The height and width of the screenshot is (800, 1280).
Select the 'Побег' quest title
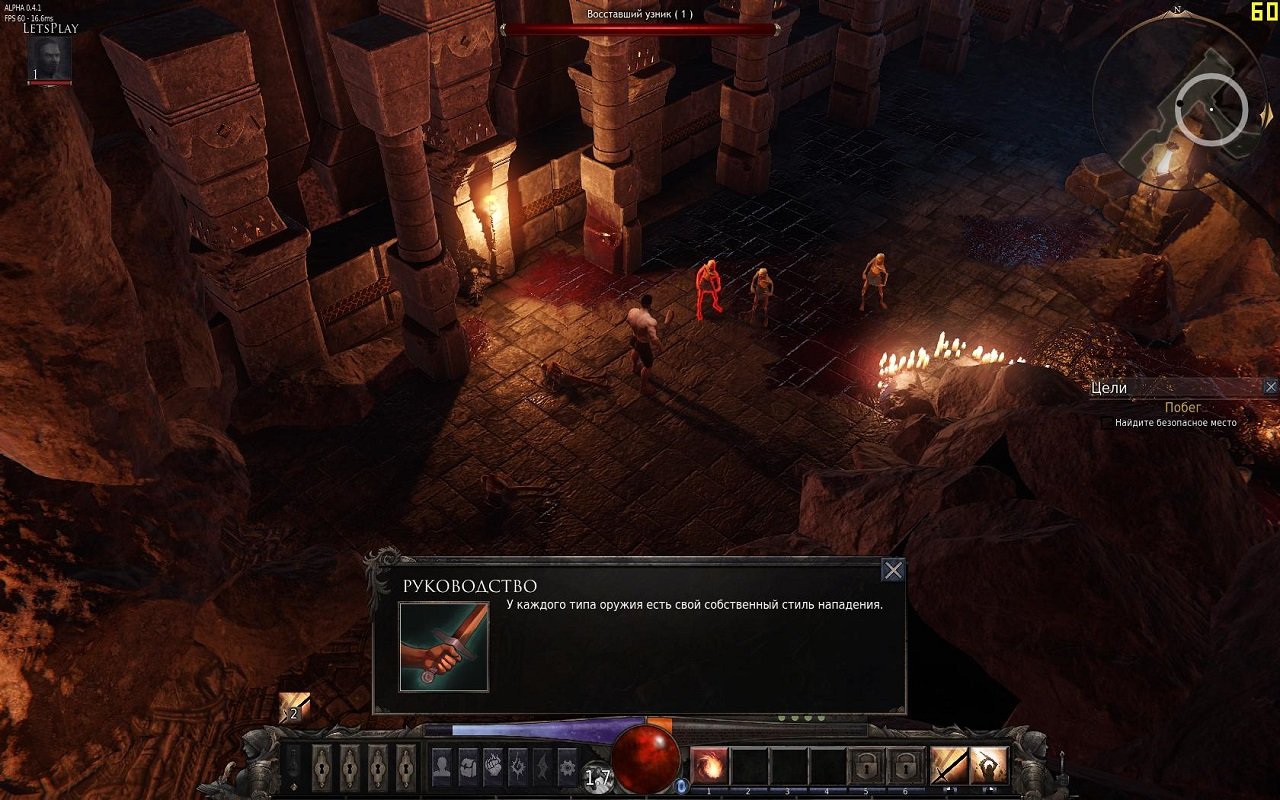click(x=1181, y=407)
